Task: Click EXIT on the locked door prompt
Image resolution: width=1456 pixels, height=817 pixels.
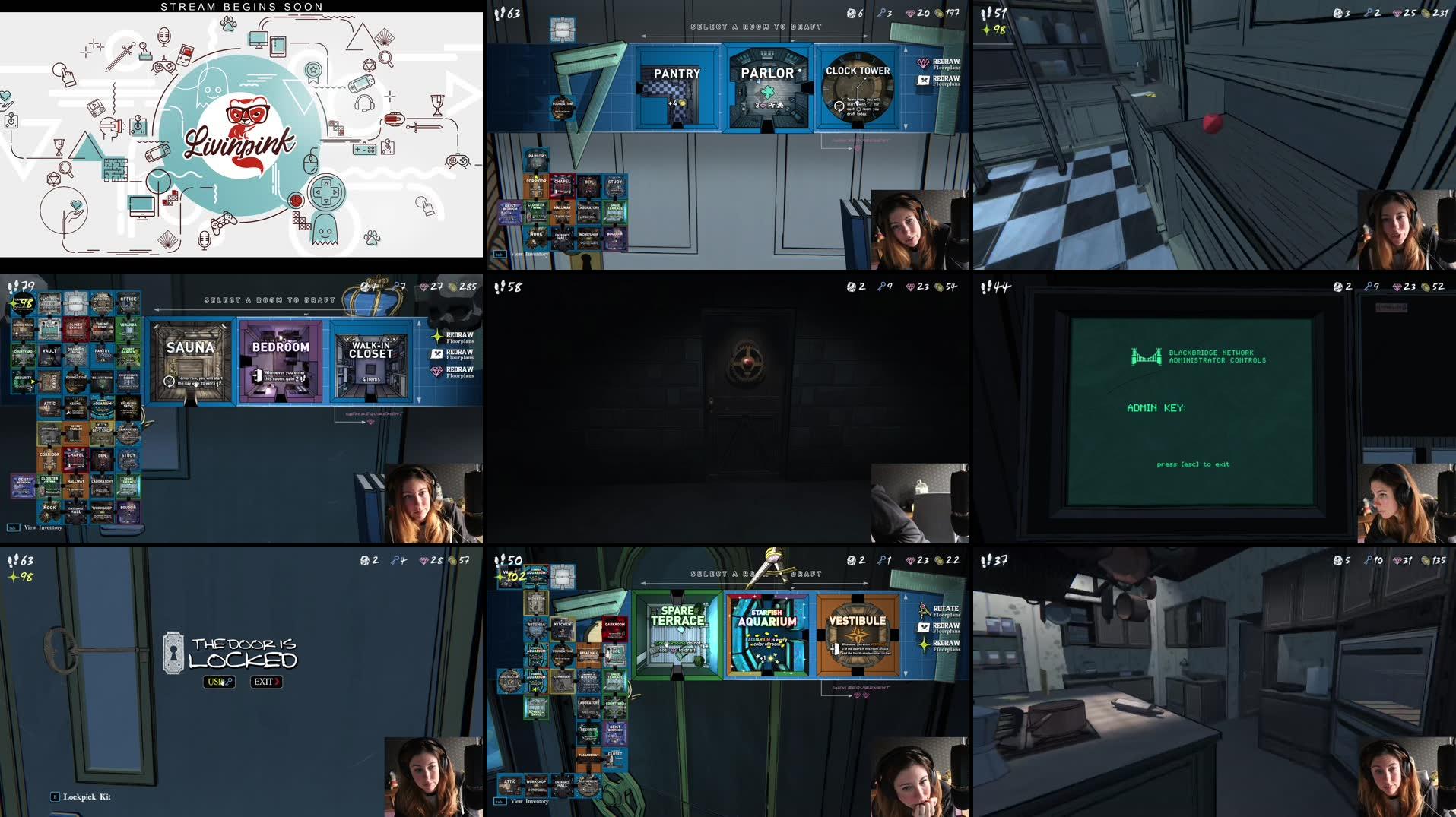Action: [267, 682]
